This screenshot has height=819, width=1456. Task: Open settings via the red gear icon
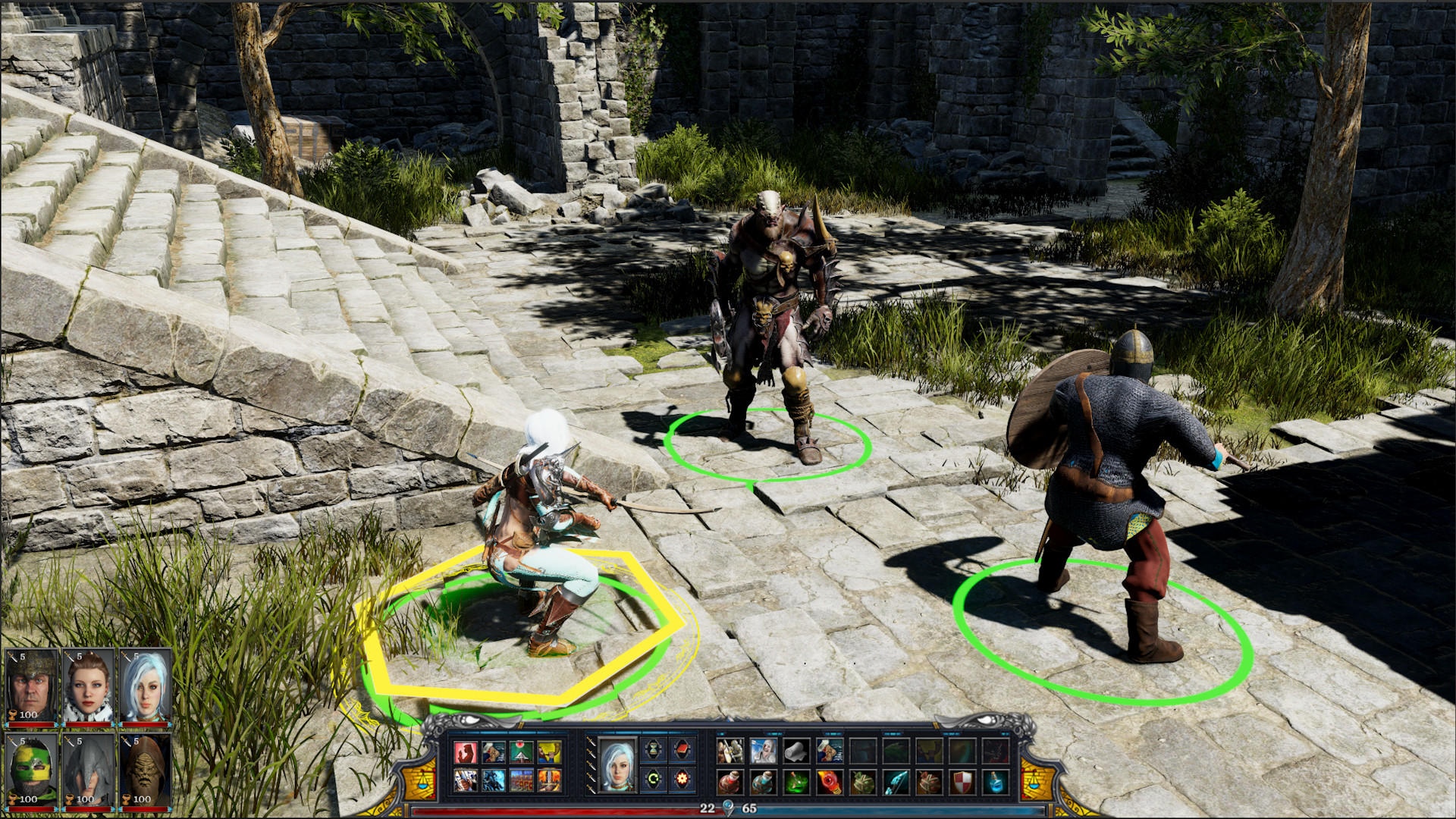pyautogui.click(x=682, y=780)
